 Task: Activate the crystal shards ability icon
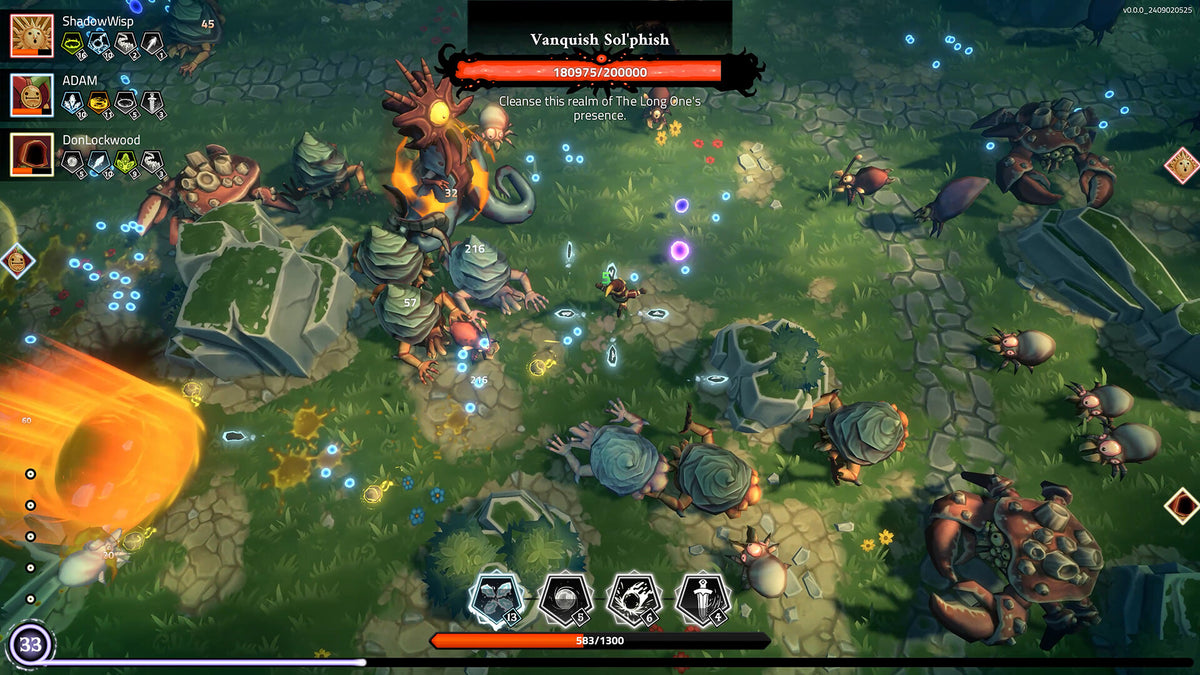pos(496,599)
